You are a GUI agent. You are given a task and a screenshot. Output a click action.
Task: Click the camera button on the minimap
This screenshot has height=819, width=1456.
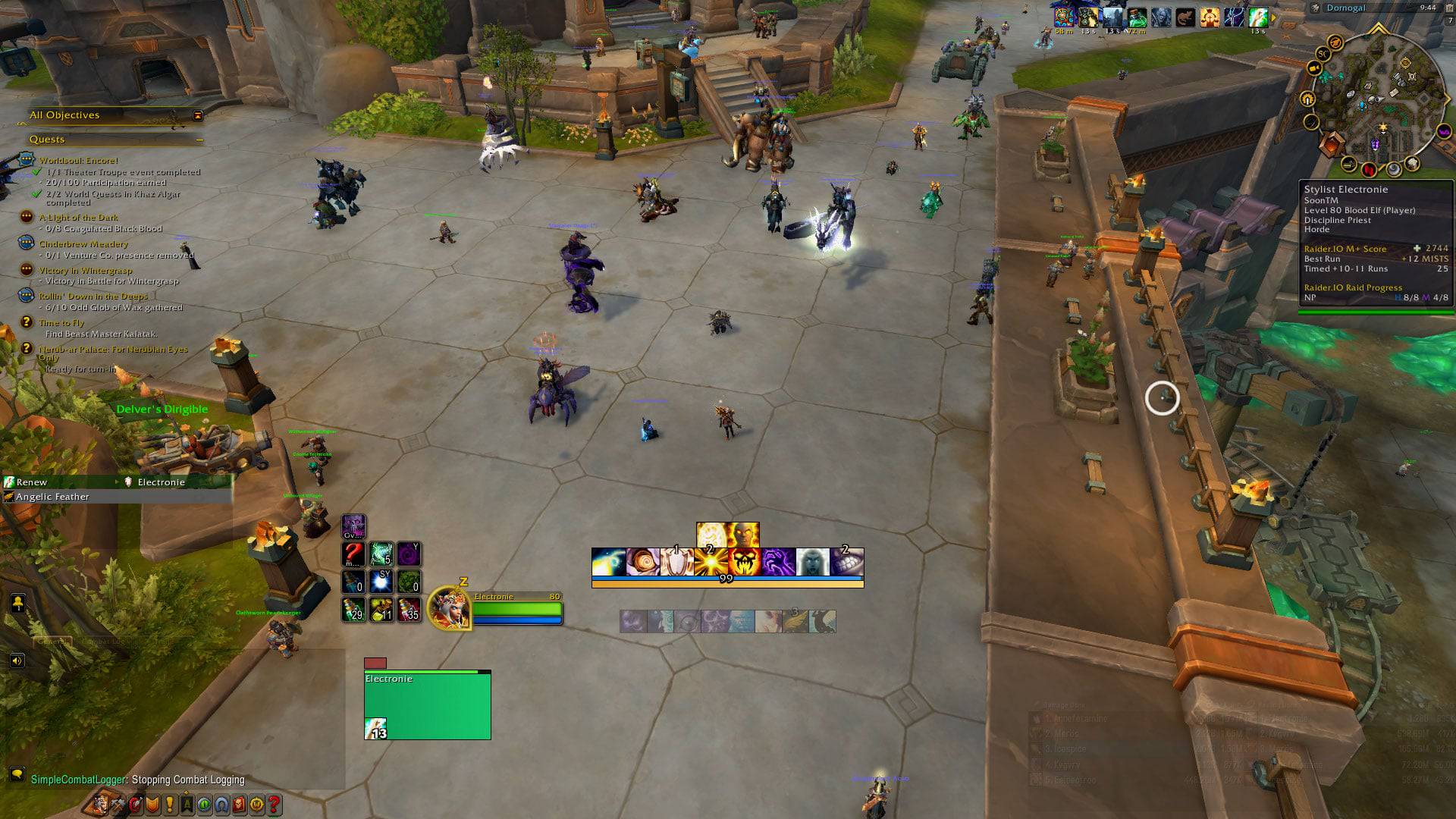coord(1315,67)
